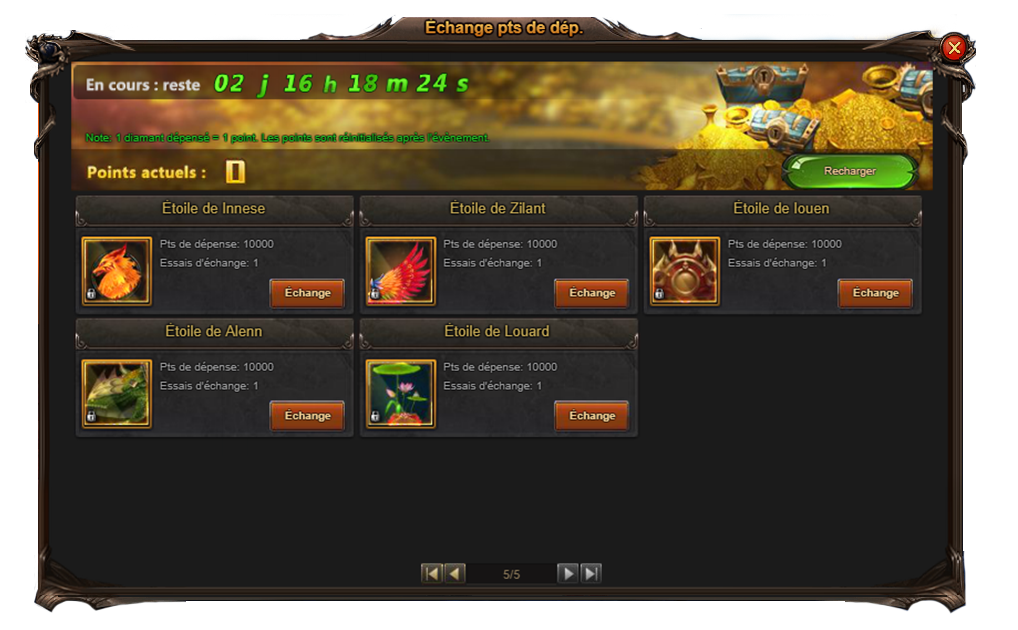
Task: Click the green Recharger button
Action: [x=850, y=171]
